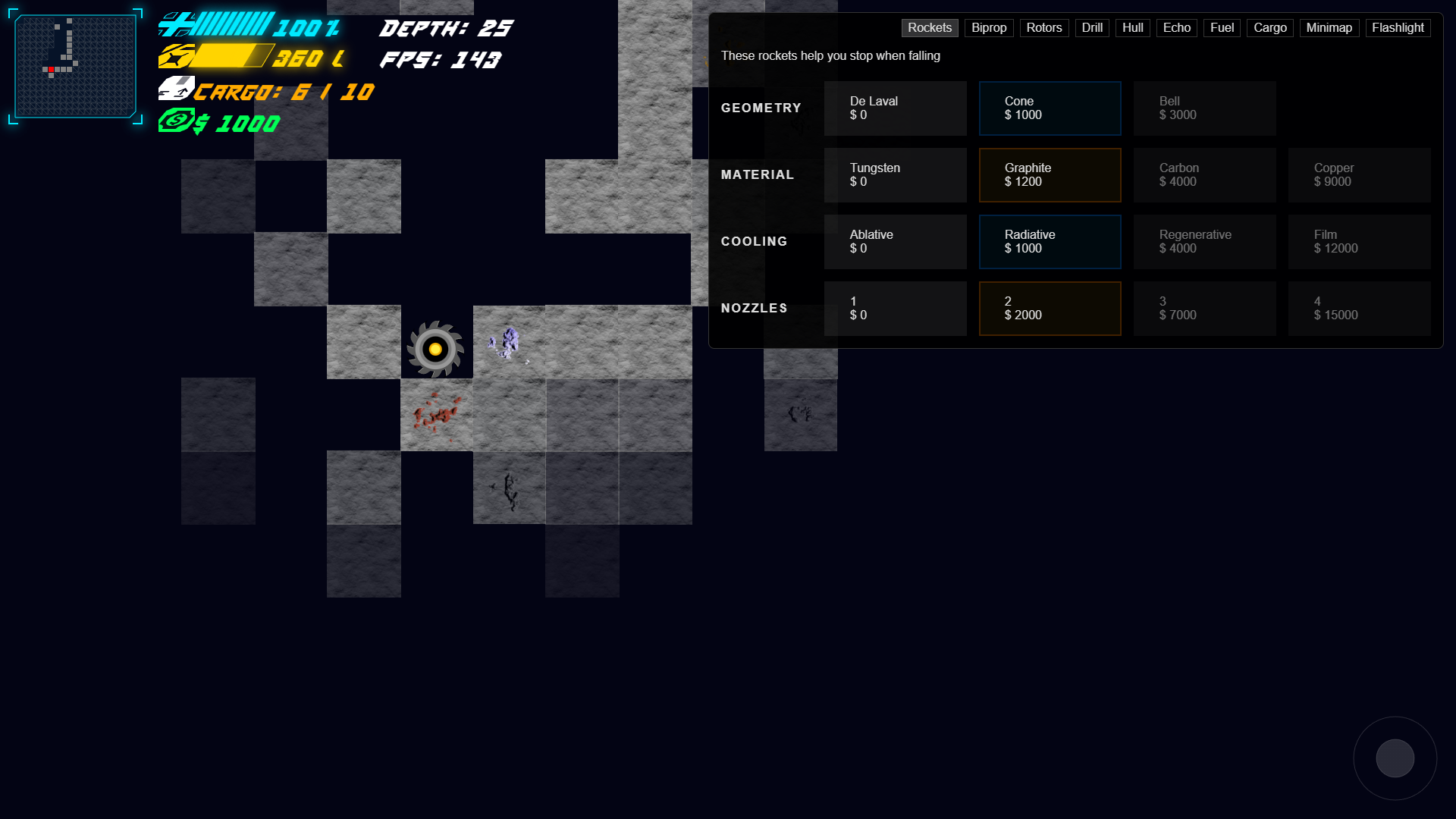Switch to the Flashlight tab
The height and width of the screenshot is (819, 1456).
1398,28
